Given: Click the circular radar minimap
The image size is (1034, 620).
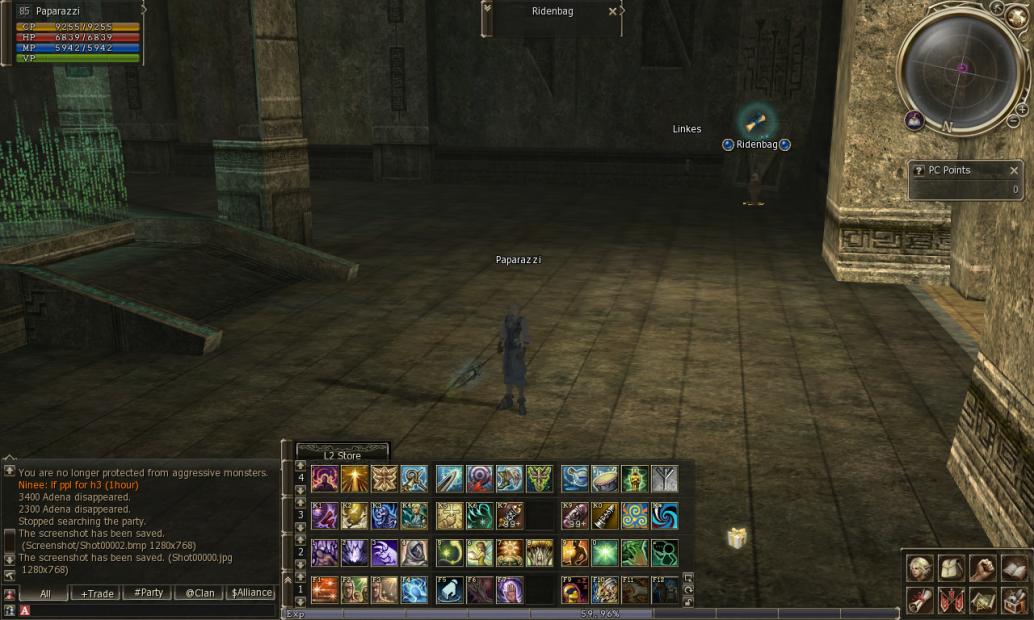Looking at the screenshot, I should (960, 68).
